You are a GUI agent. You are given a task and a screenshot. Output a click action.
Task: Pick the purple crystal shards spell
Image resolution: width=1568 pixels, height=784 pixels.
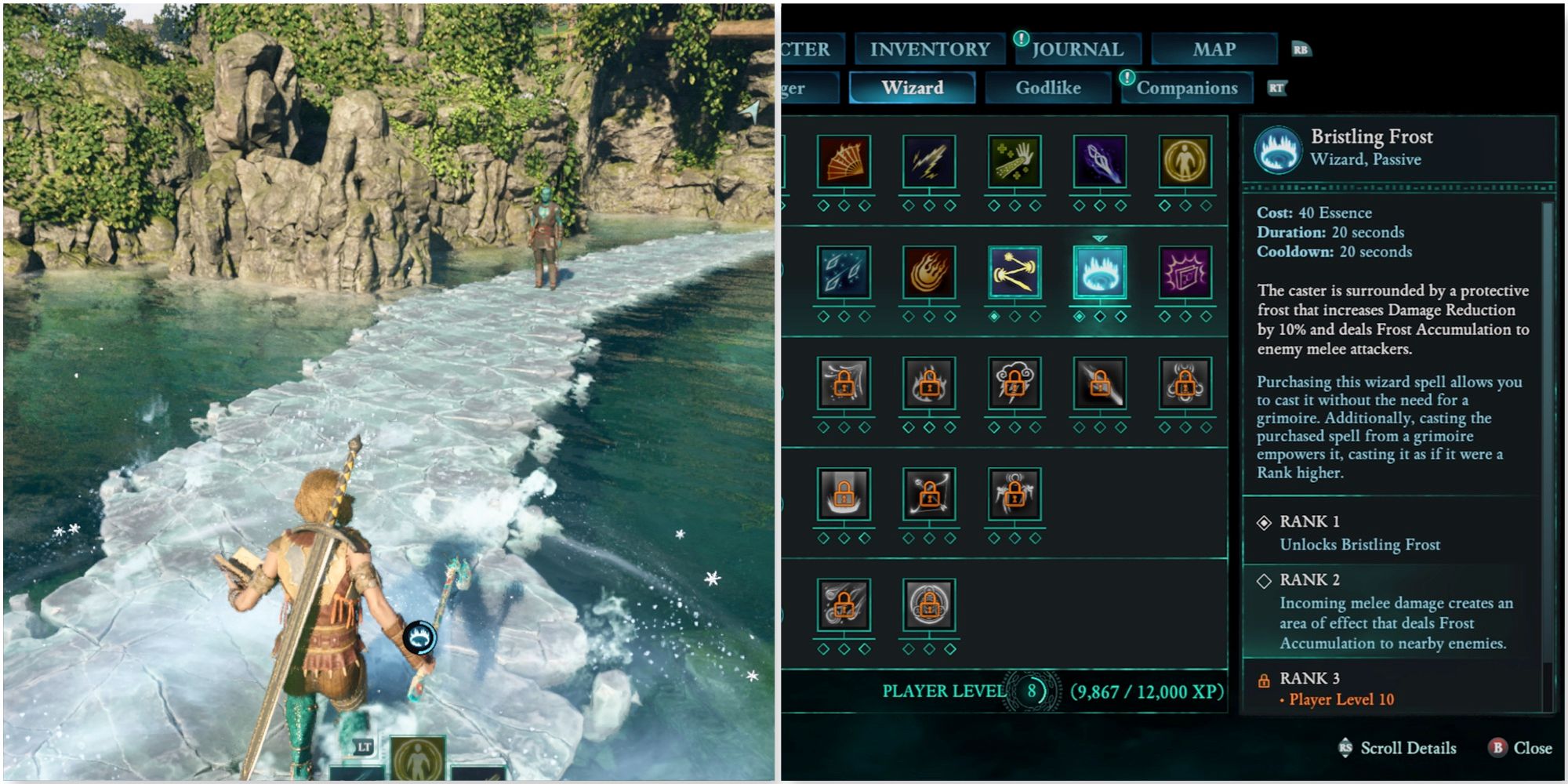coord(1100,162)
